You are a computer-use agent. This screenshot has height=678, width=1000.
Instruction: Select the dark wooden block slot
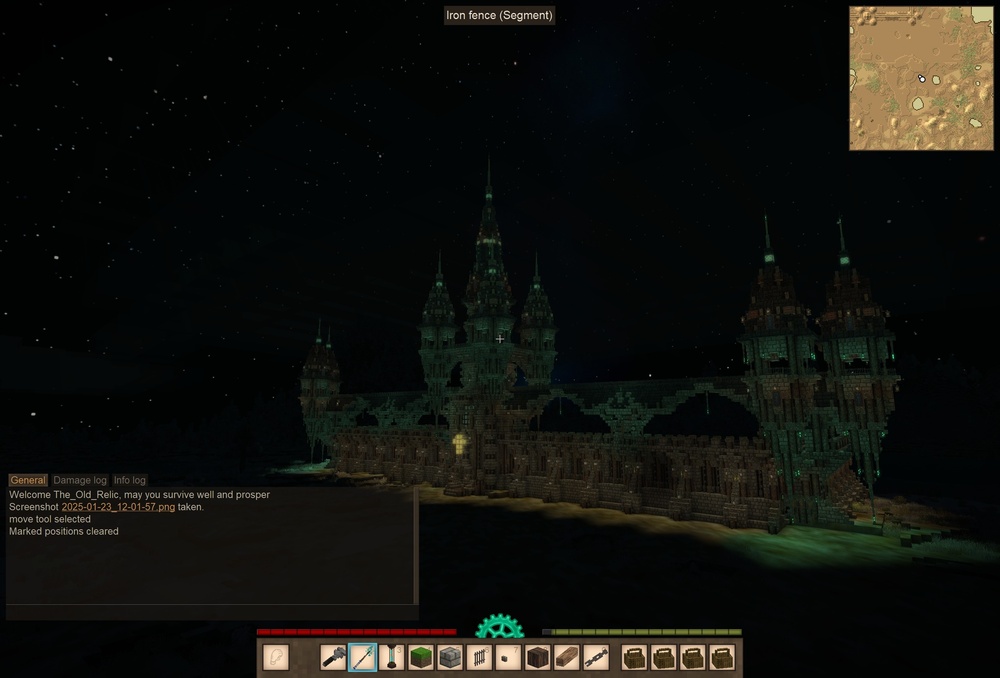pos(538,657)
